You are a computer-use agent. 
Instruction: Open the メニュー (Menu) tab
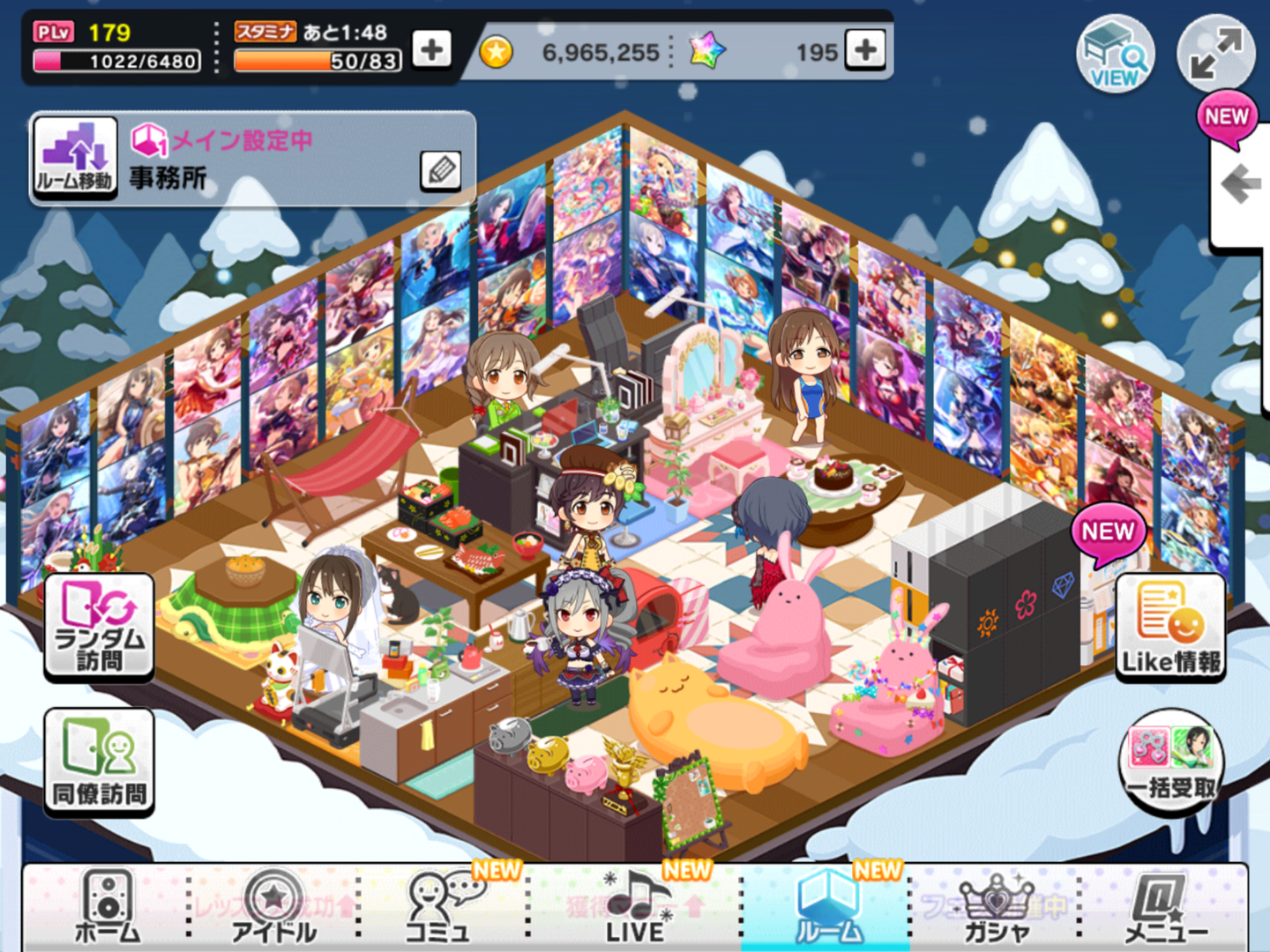point(1165,906)
